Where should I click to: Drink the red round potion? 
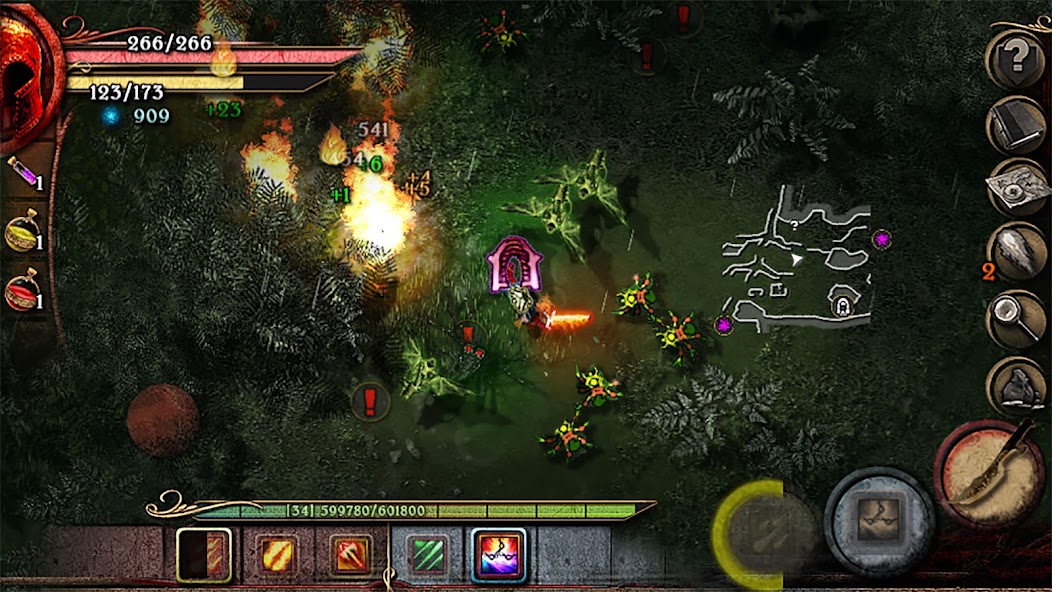24,292
